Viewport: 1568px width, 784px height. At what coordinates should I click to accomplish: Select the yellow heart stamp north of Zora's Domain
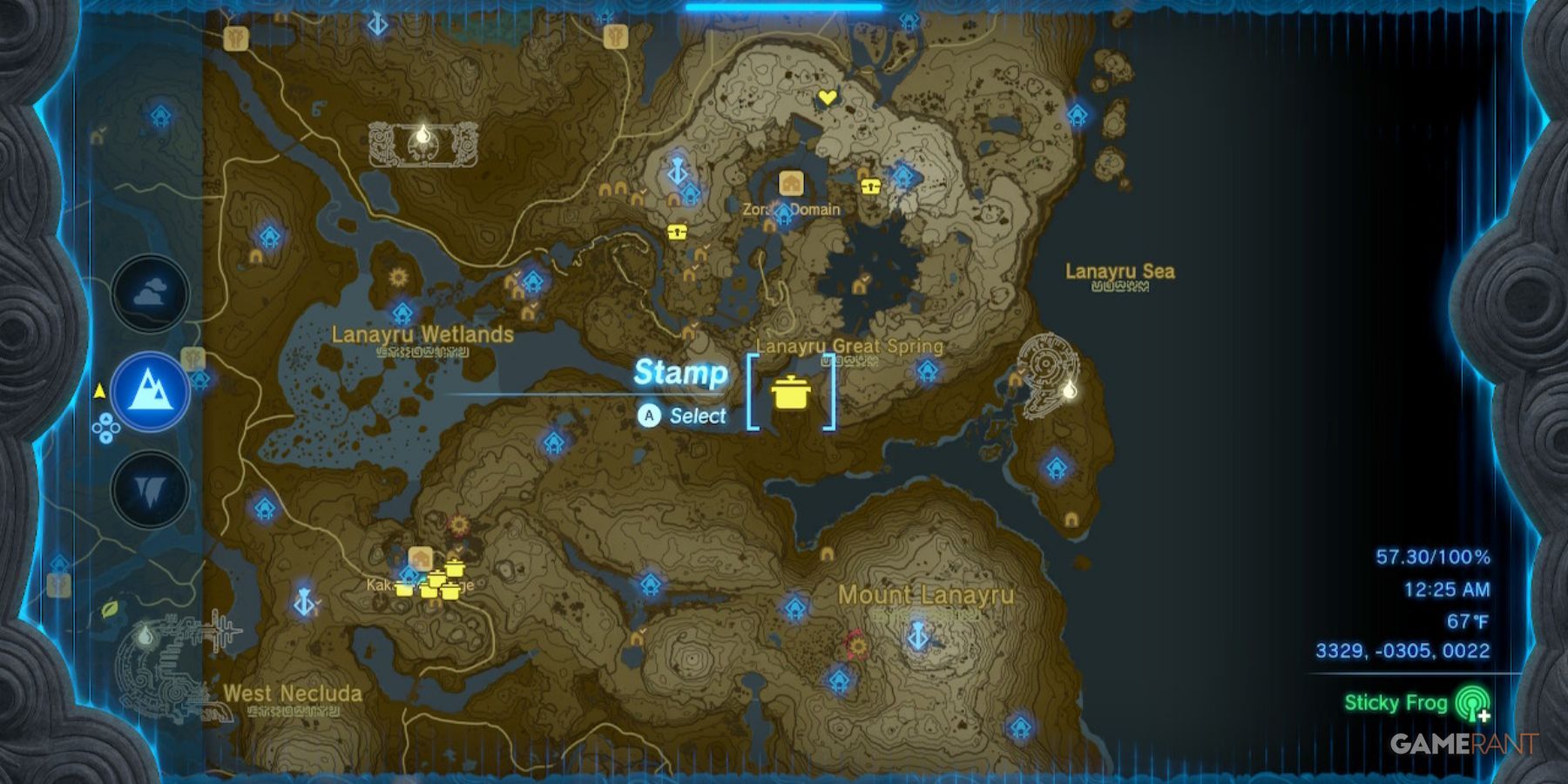tap(826, 98)
